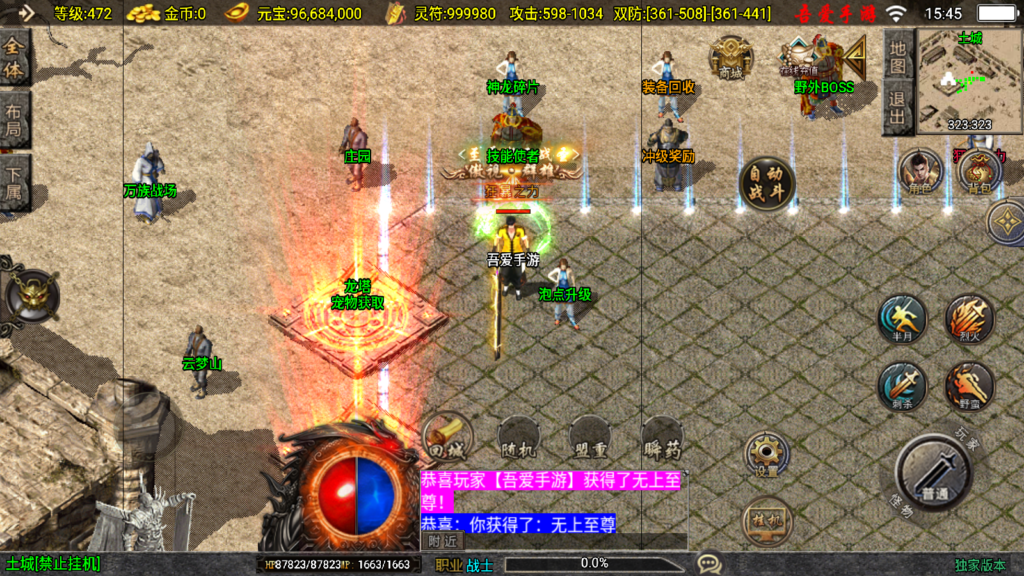Open the 土城 minimap

967,79
